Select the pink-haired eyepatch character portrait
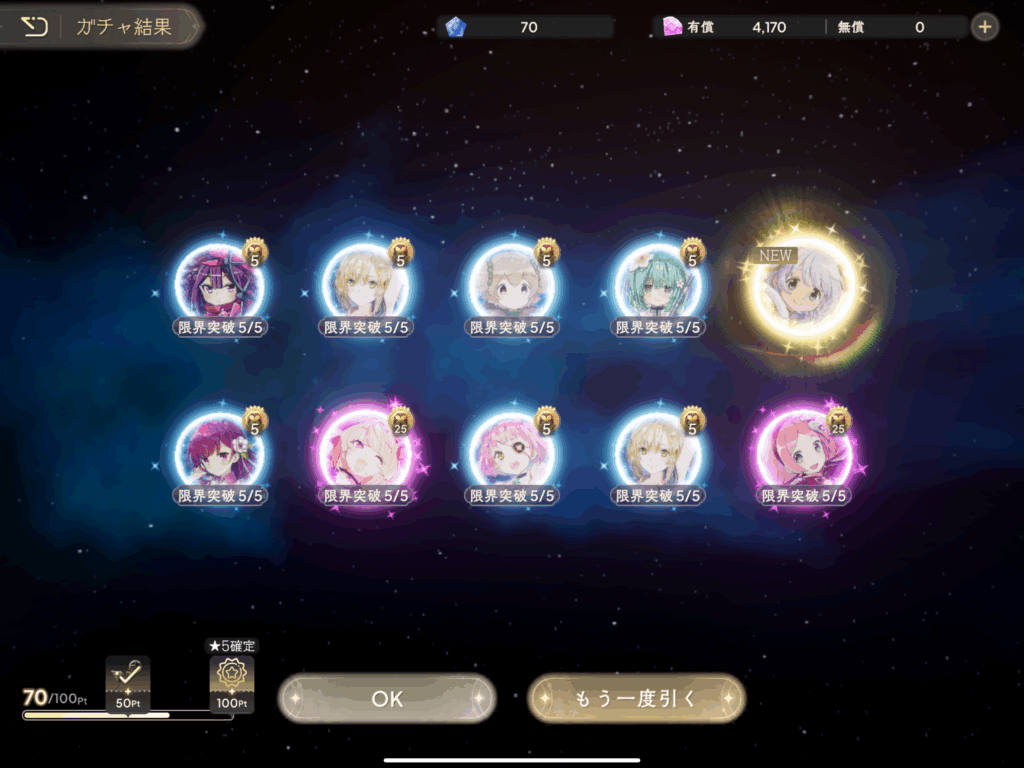This screenshot has height=768, width=1024. (511, 455)
